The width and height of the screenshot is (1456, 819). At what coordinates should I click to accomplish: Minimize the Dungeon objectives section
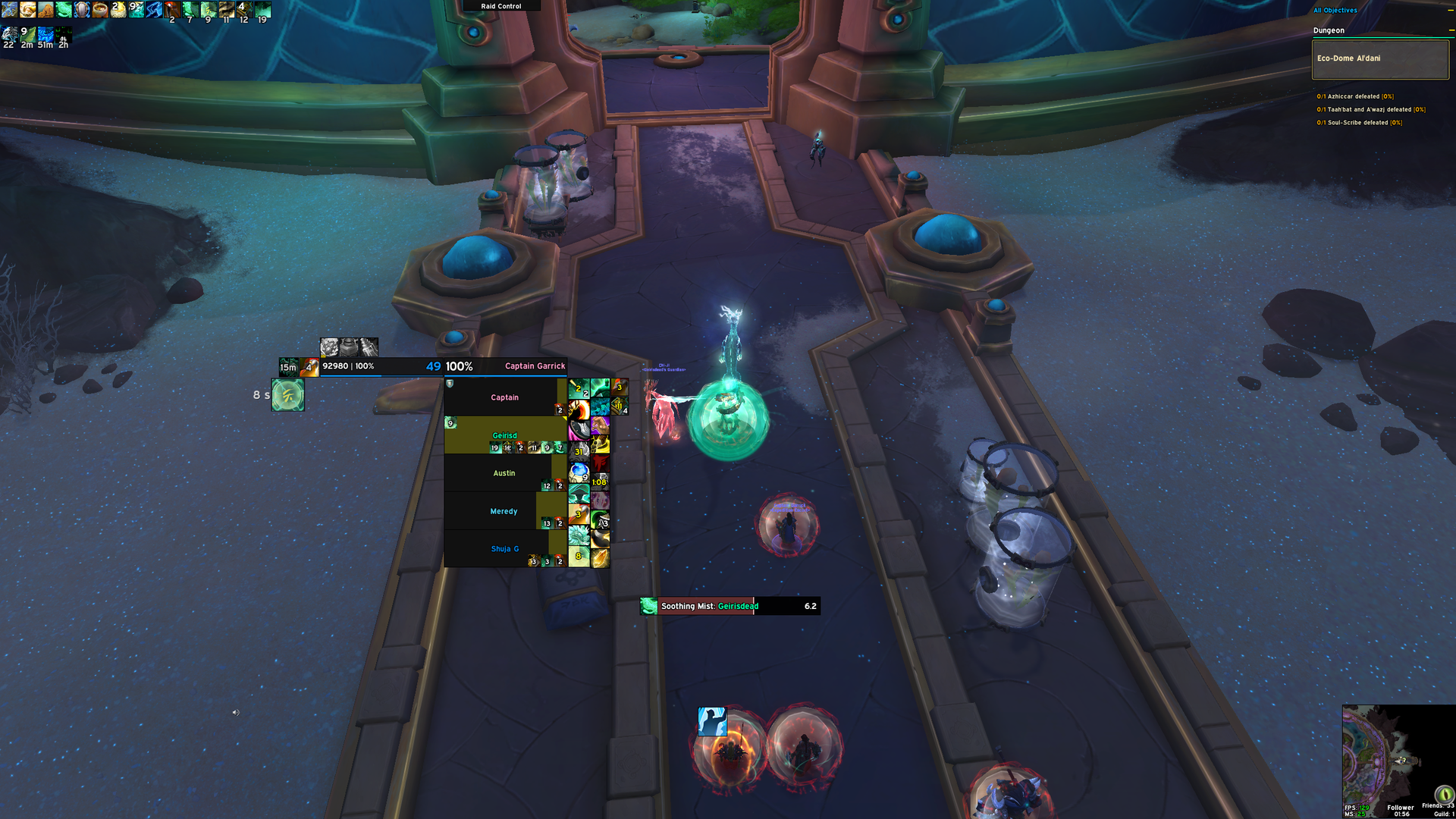pos(1451,30)
